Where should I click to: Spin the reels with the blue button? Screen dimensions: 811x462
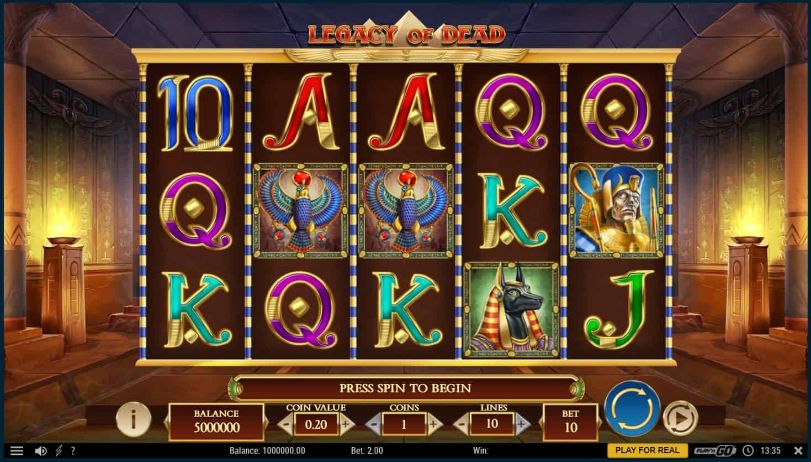(x=632, y=409)
